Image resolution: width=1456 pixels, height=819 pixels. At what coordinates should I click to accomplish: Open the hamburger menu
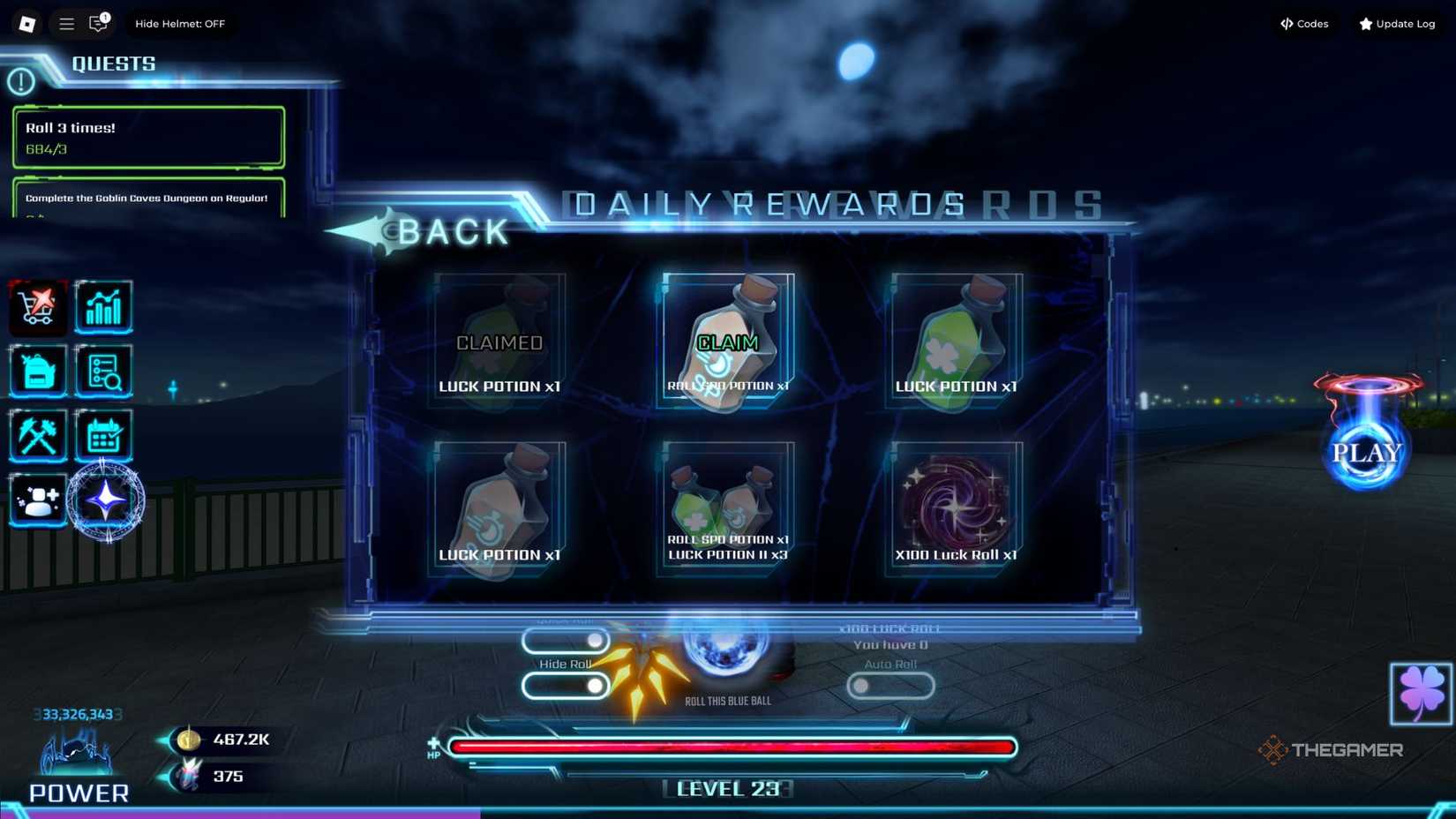click(x=65, y=24)
